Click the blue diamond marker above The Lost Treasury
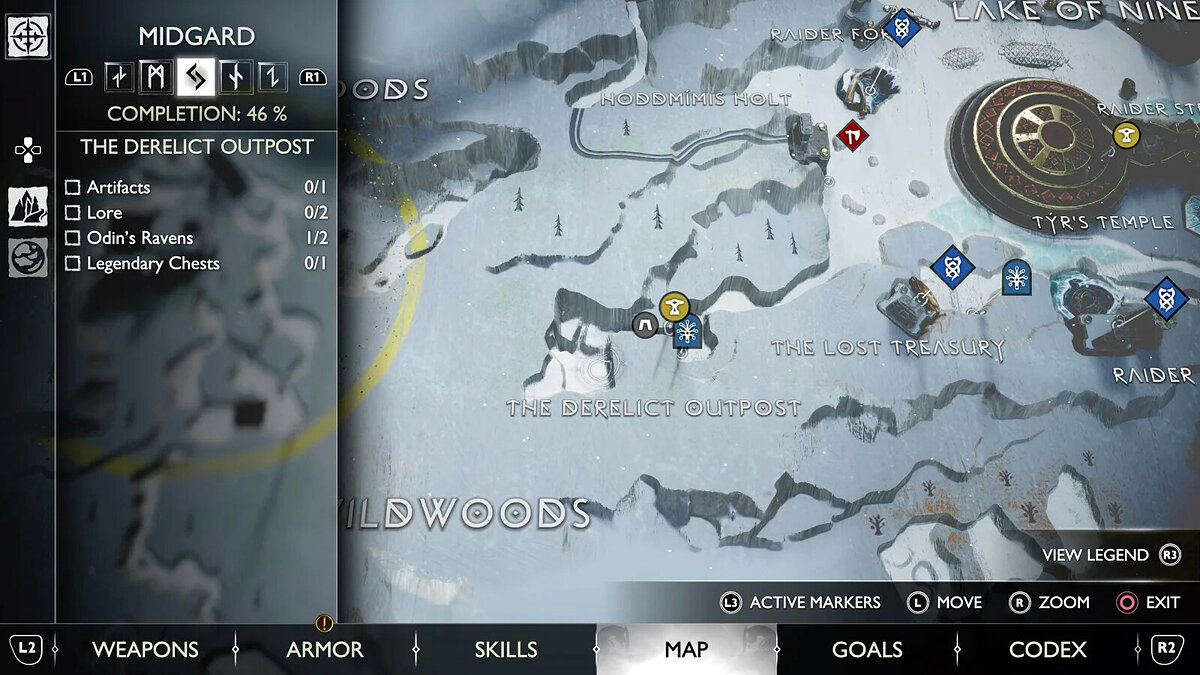 point(952,267)
